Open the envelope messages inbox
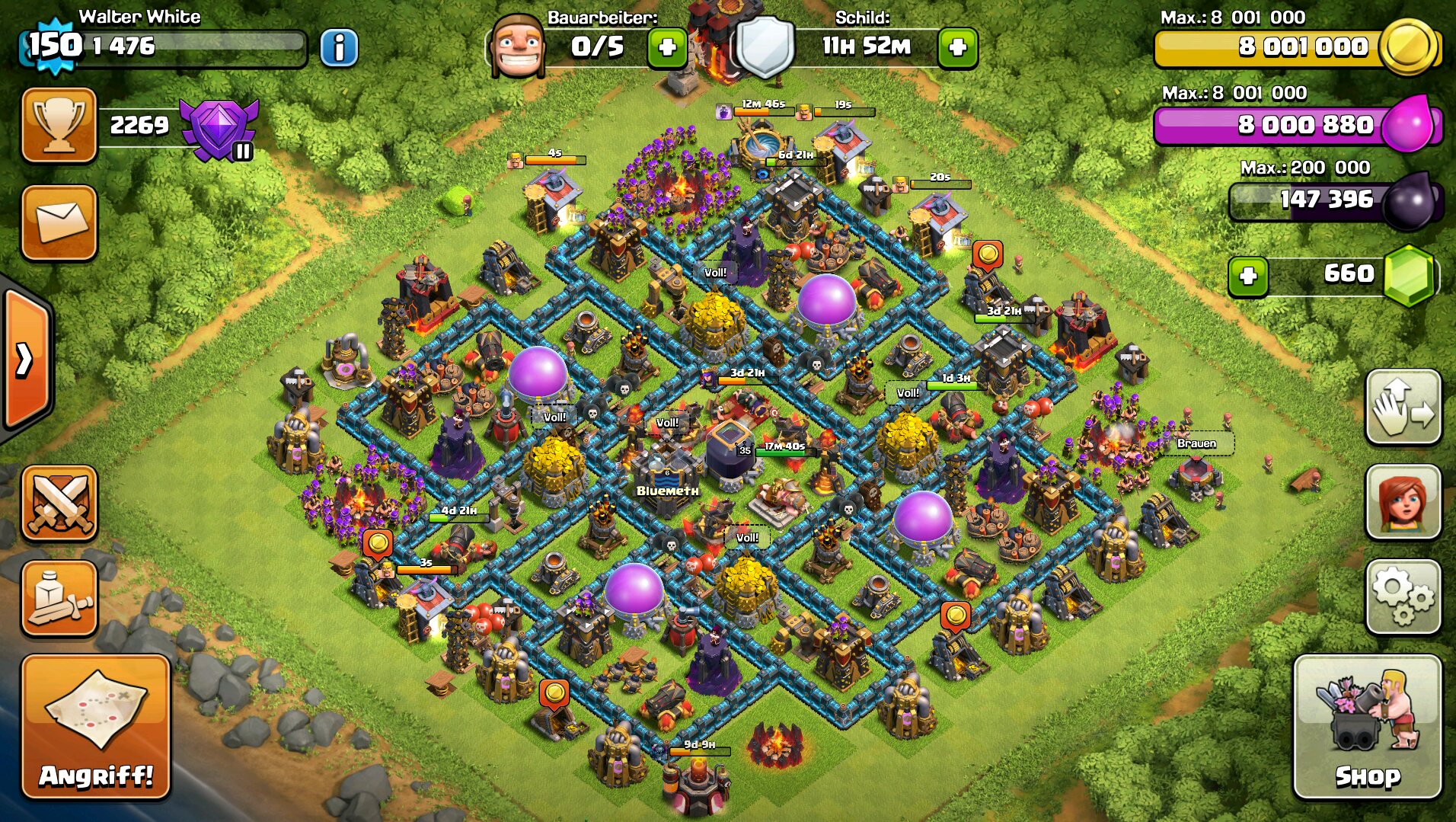Viewport: 1456px width, 822px height. tap(59, 222)
